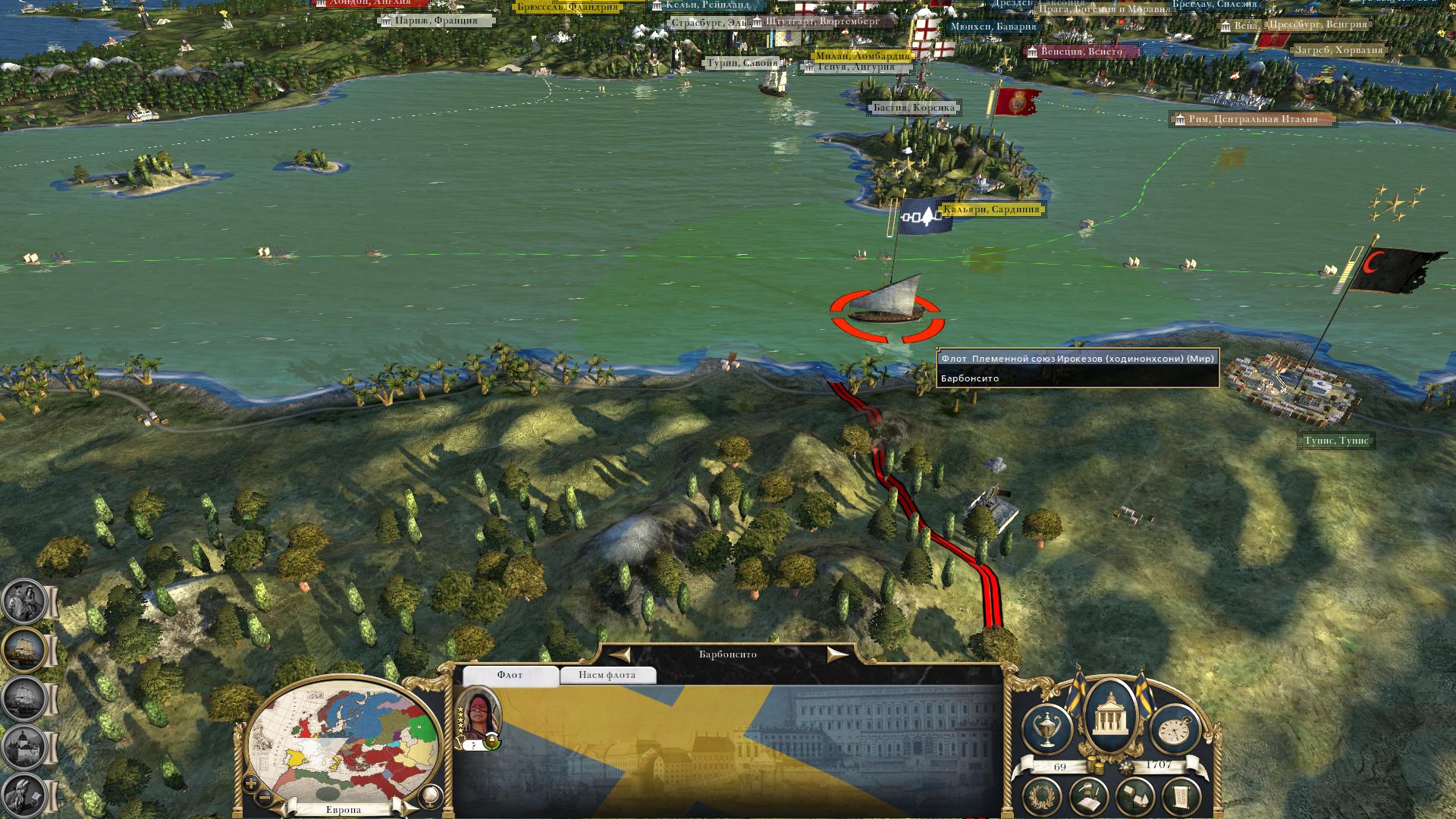The height and width of the screenshot is (819, 1456).
Task: Open the Наем флота recruitment tab
Action: click(x=607, y=675)
